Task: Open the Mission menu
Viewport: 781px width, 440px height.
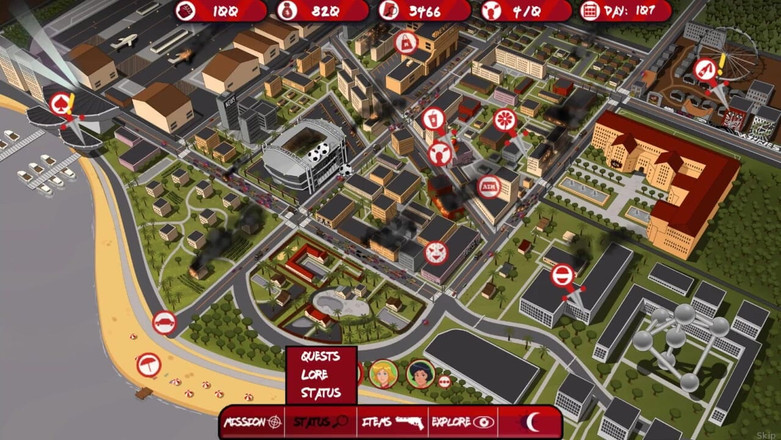Action: click(252, 422)
